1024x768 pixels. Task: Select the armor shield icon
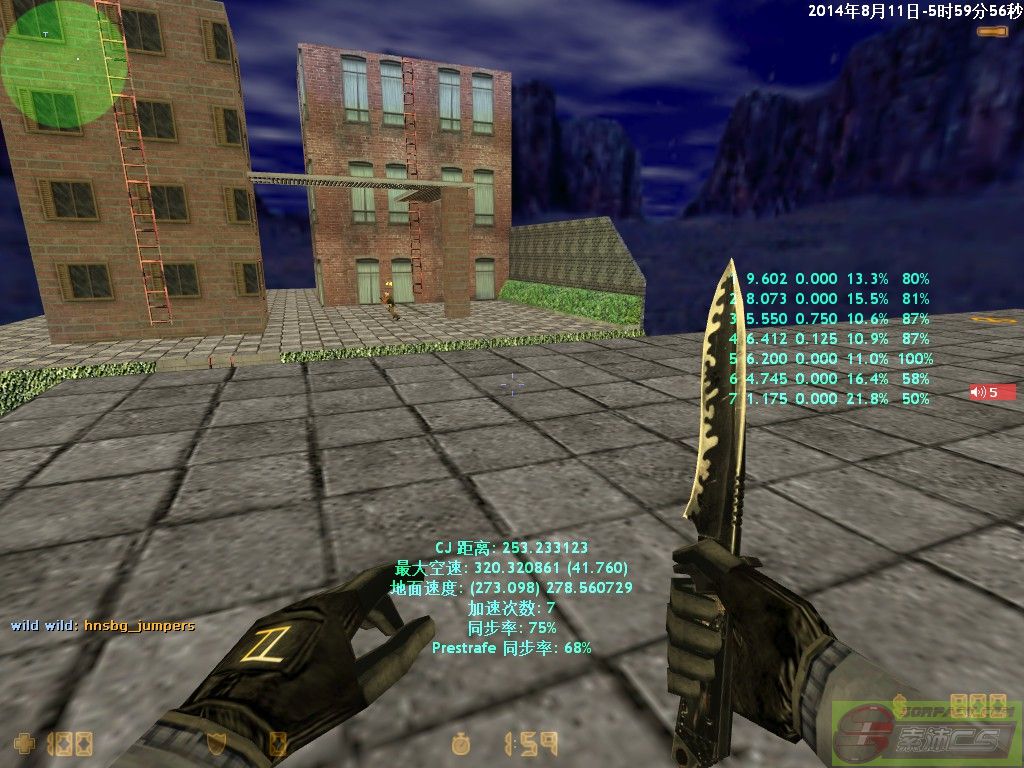tap(214, 743)
